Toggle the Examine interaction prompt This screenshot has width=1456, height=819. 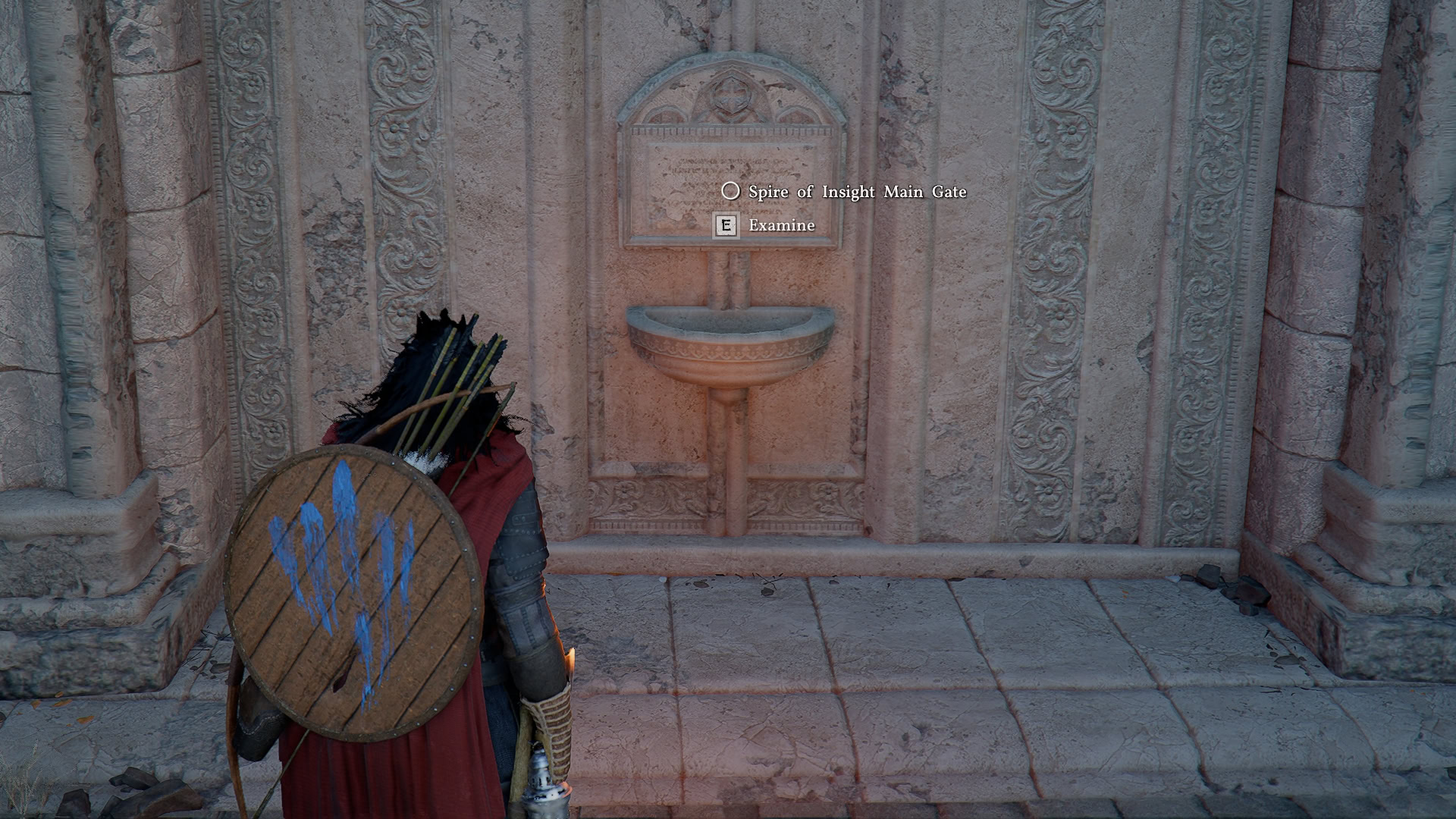(x=726, y=225)
